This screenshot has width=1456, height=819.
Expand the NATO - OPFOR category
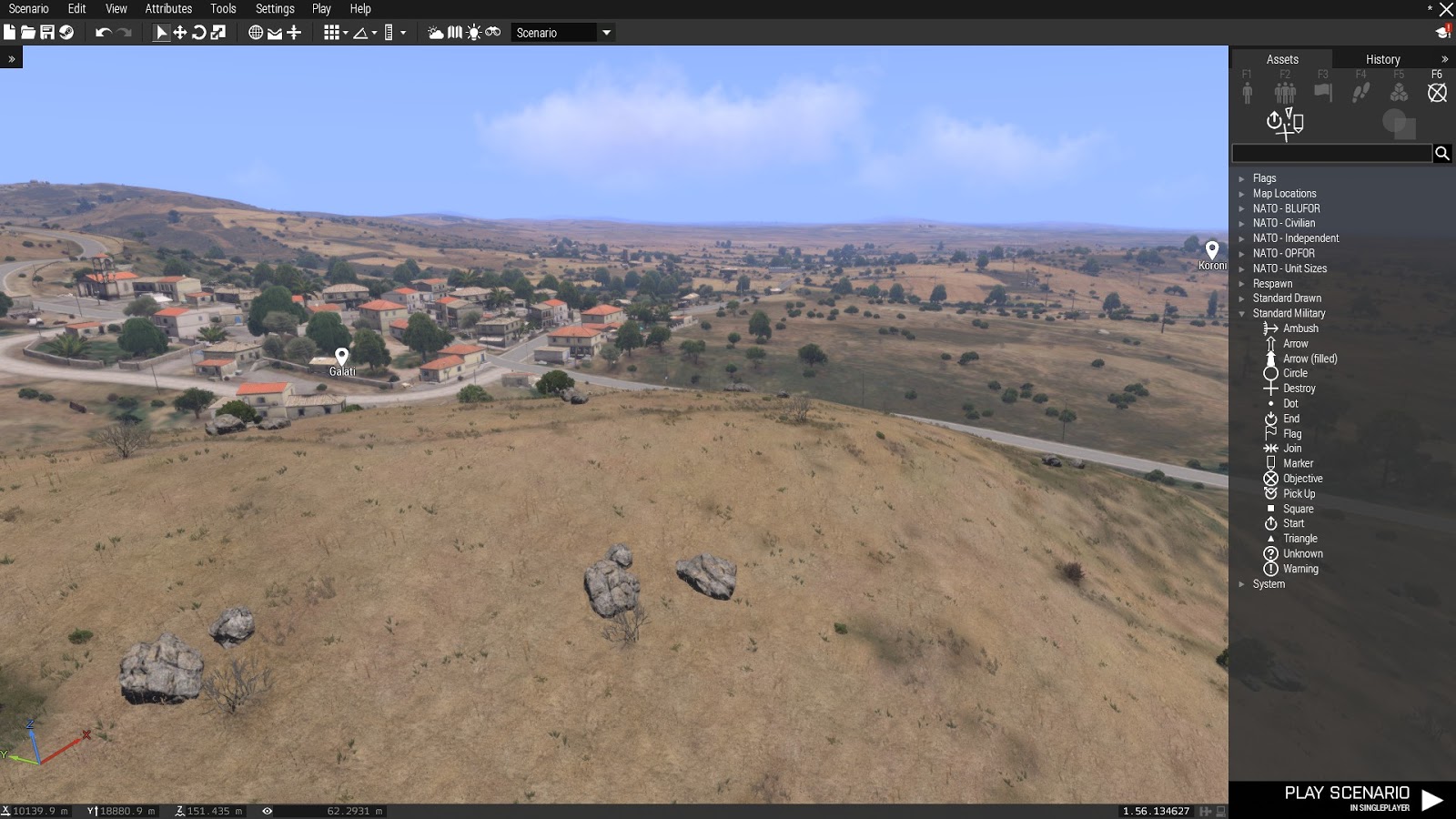point(1241,252)
